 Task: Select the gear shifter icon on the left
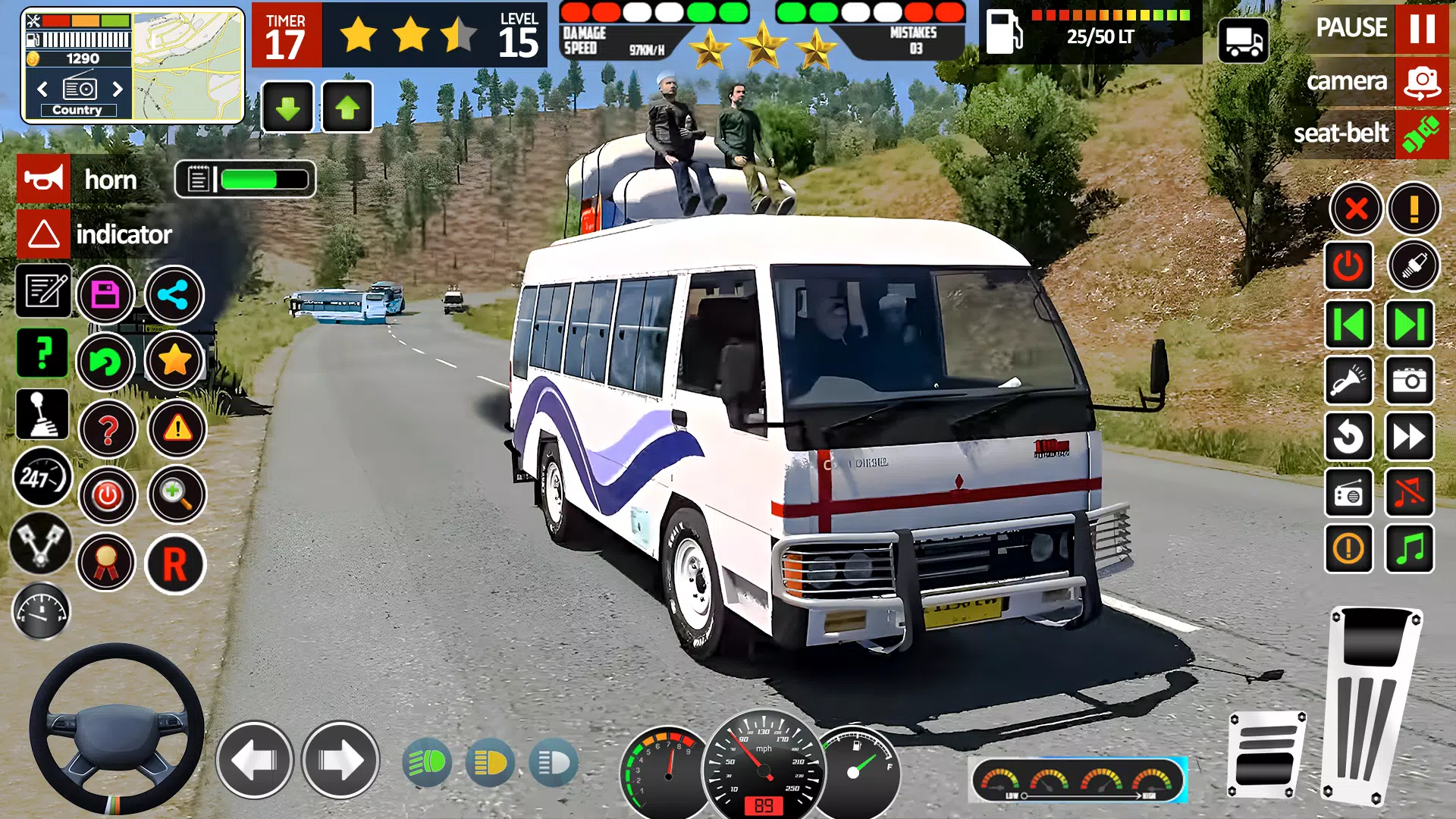pyautogui.click(x=42, y=413)
